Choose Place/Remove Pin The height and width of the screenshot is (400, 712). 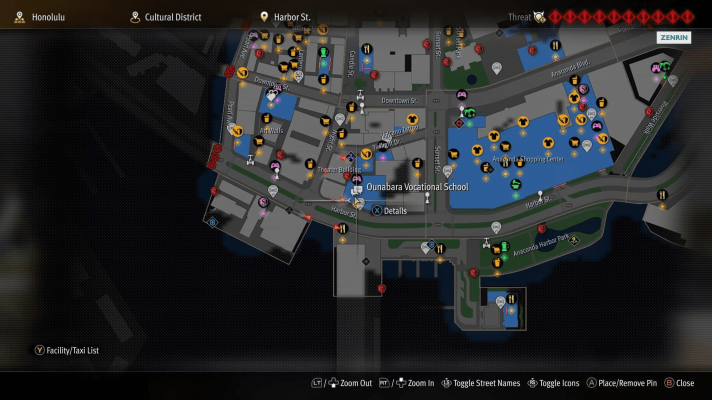[622, 383]
